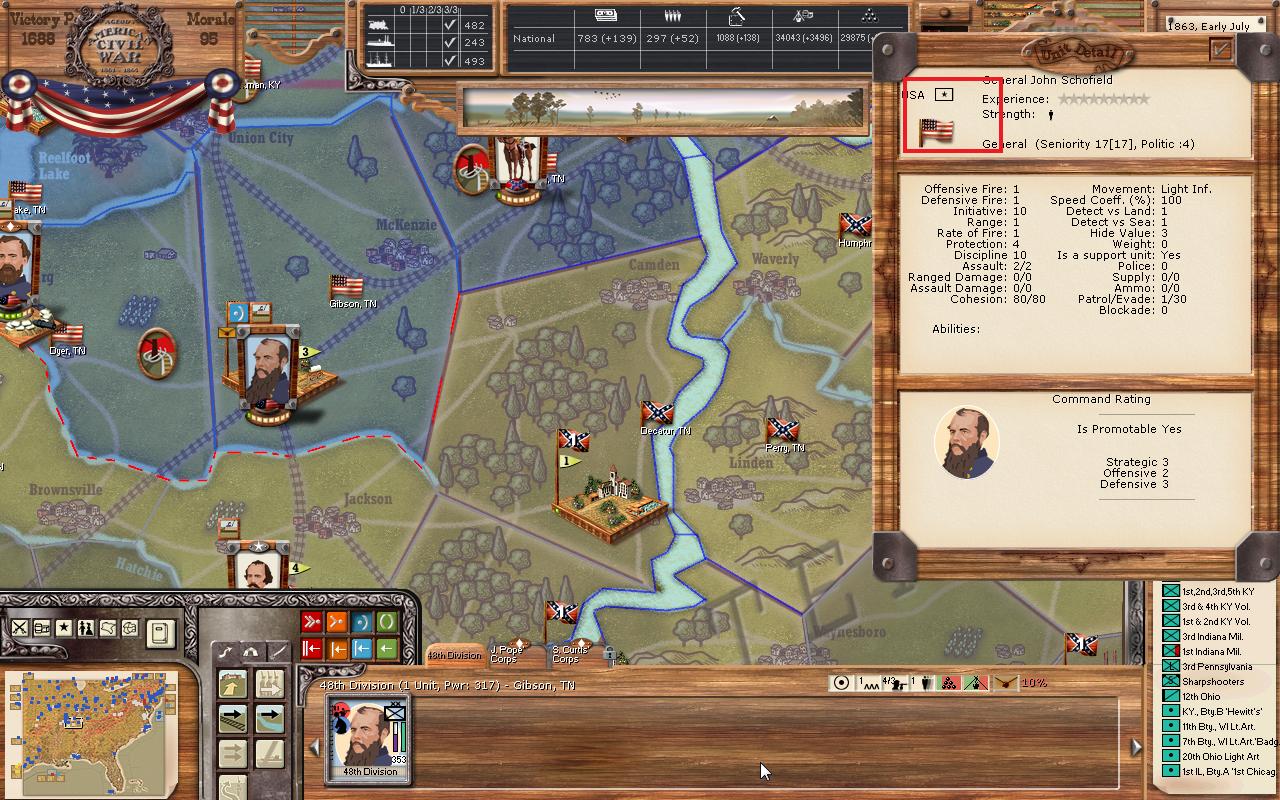Viewport: 1280px width, 800px height.
Task: Close the Unit Detail panel with the checkmark
Action: click(1221, 49)
